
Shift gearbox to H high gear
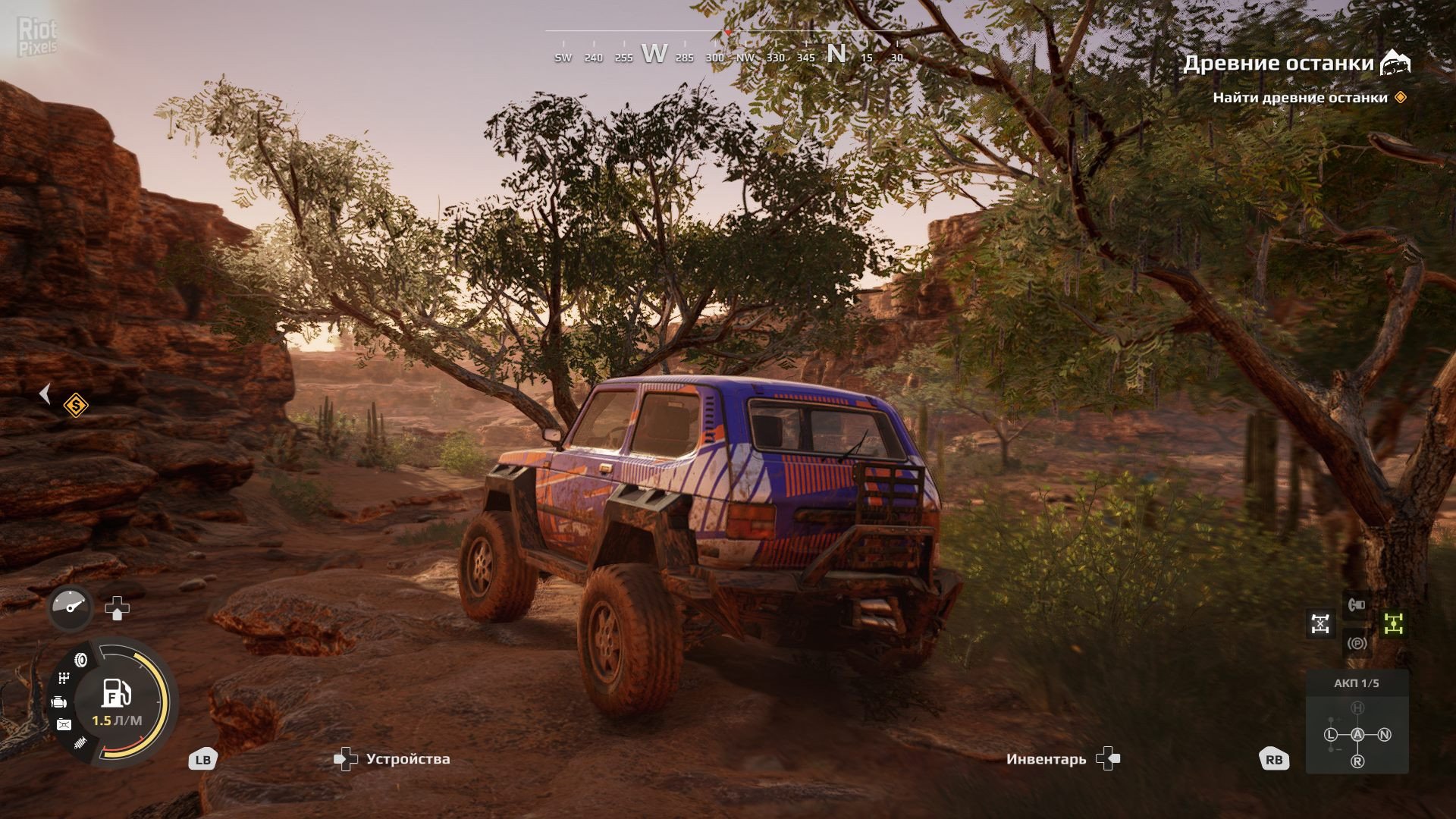point(1357,708)
